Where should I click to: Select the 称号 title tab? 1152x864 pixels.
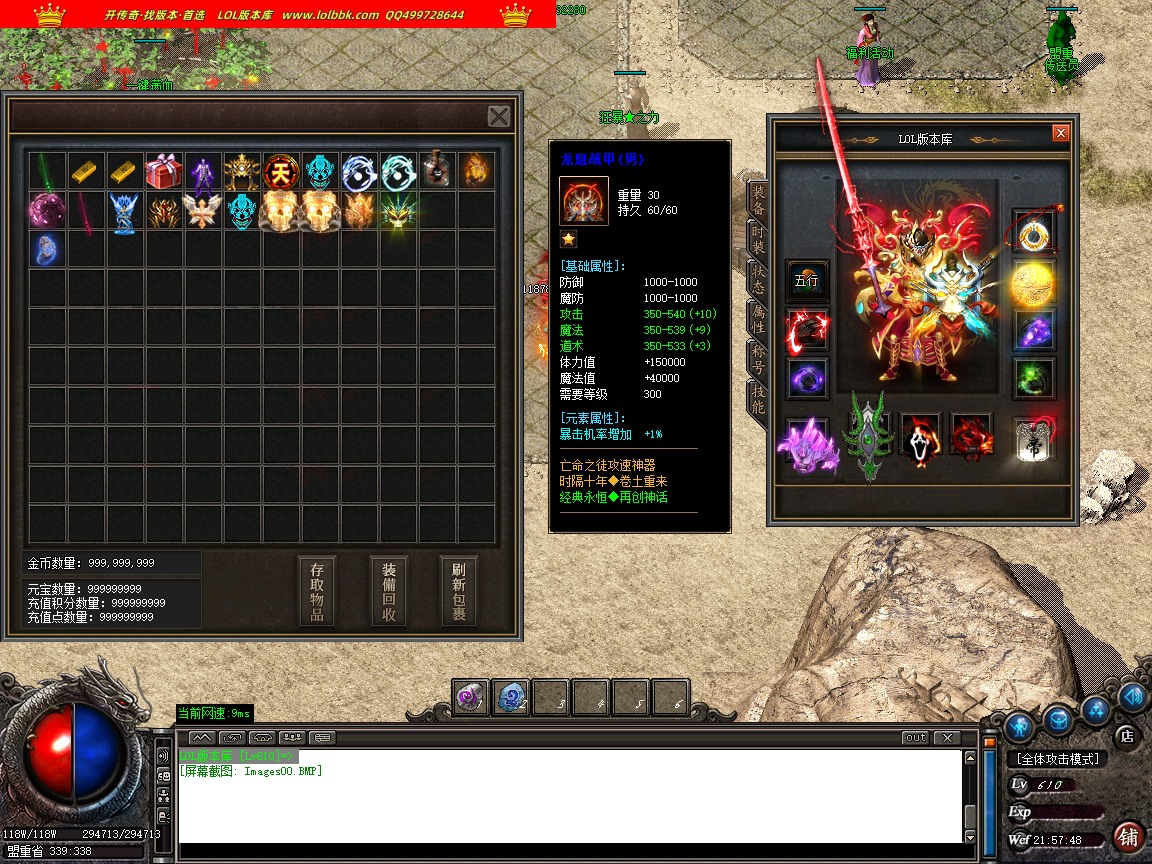click(759, 358)
